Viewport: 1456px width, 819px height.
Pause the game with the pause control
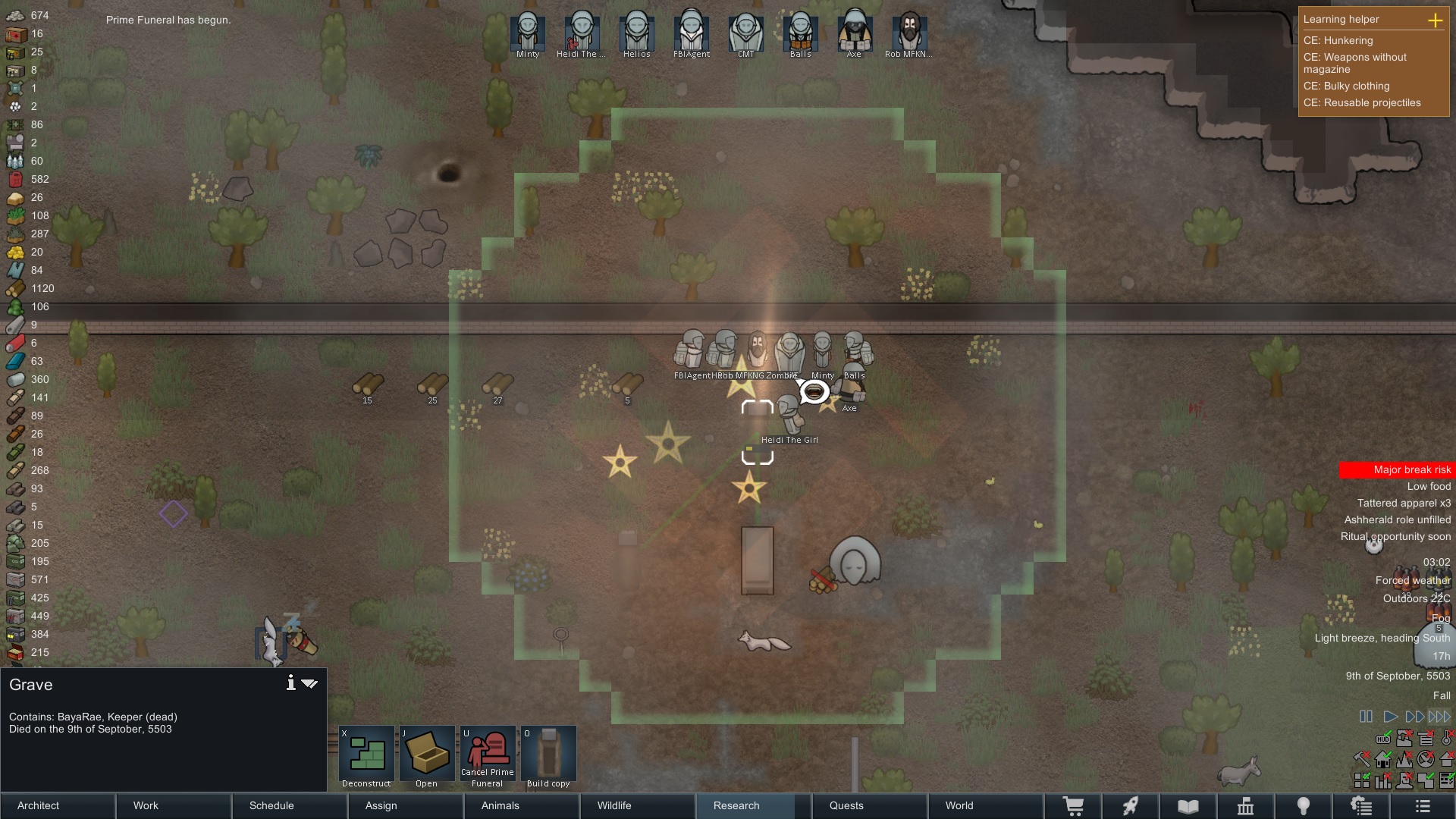(1366, 717)
